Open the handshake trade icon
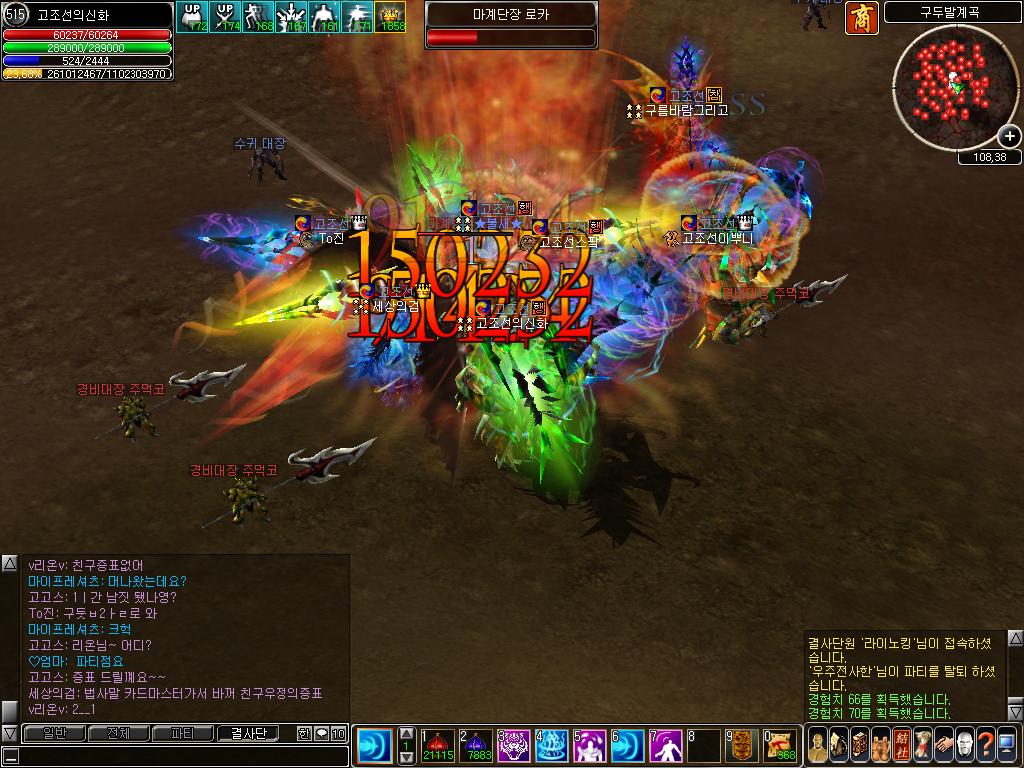 coord(942,745)
